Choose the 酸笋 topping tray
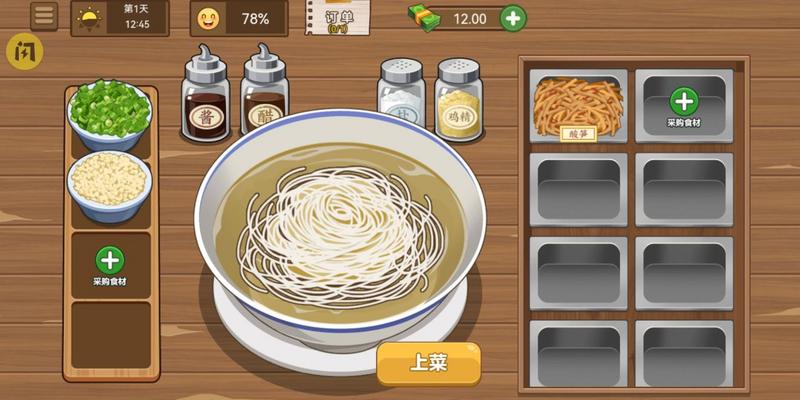 579,108
